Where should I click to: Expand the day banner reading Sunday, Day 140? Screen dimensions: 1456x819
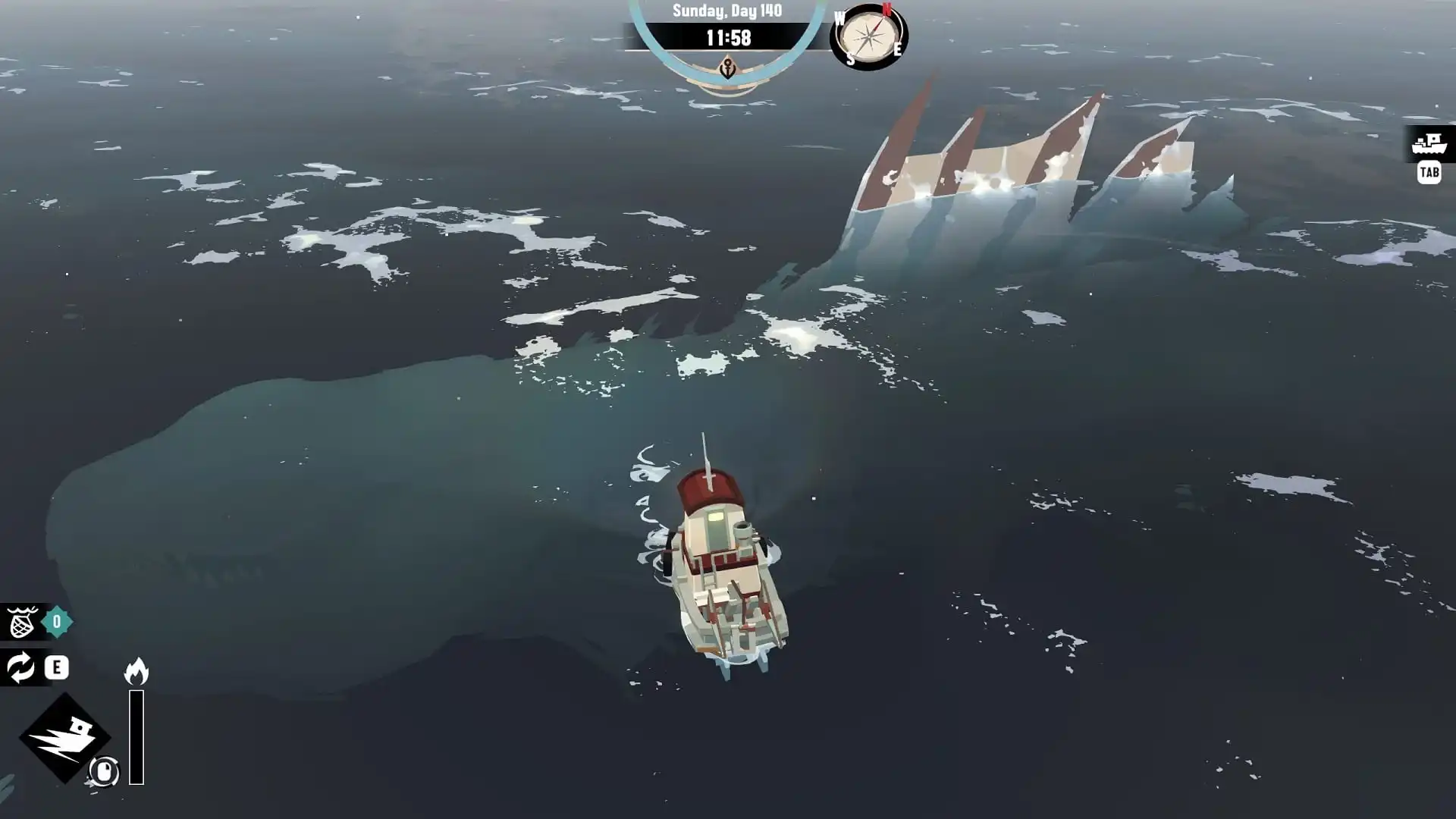[726, 10]
